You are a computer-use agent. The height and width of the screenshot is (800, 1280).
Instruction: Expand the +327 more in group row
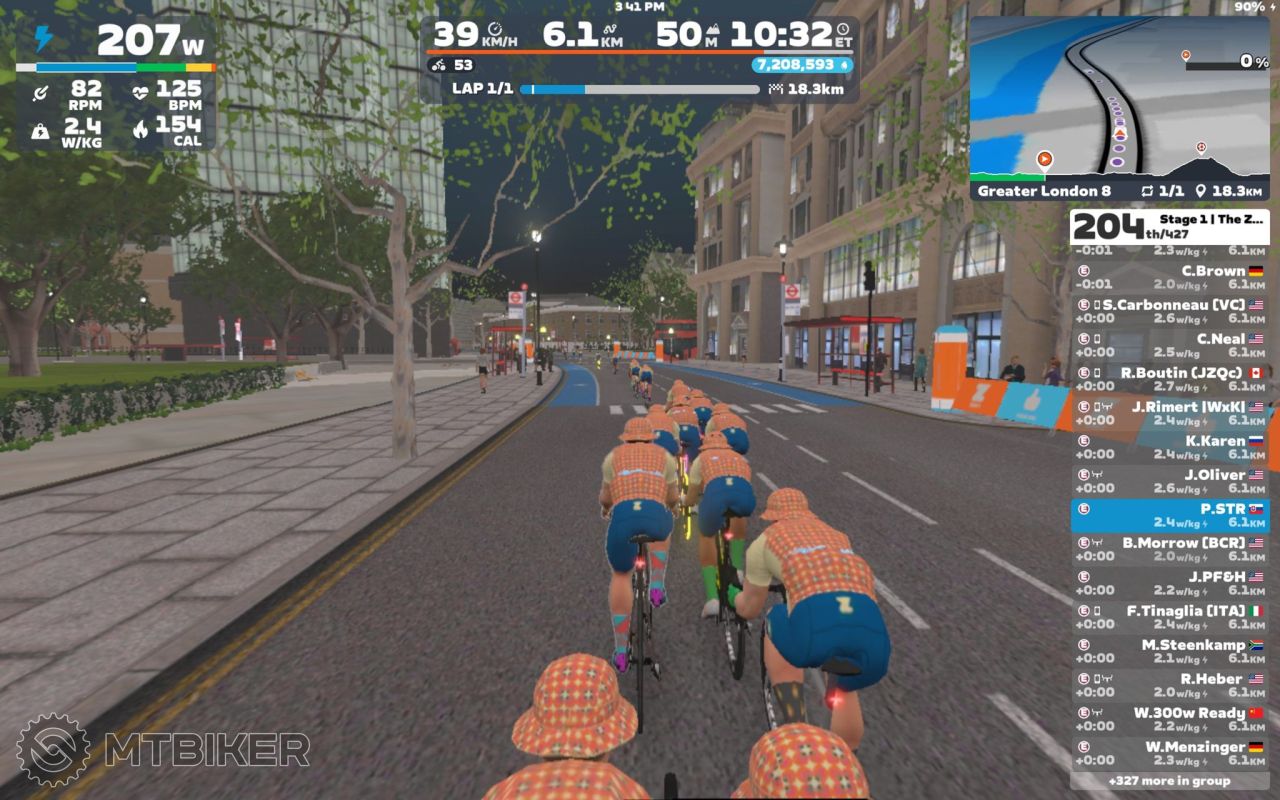1170,781
